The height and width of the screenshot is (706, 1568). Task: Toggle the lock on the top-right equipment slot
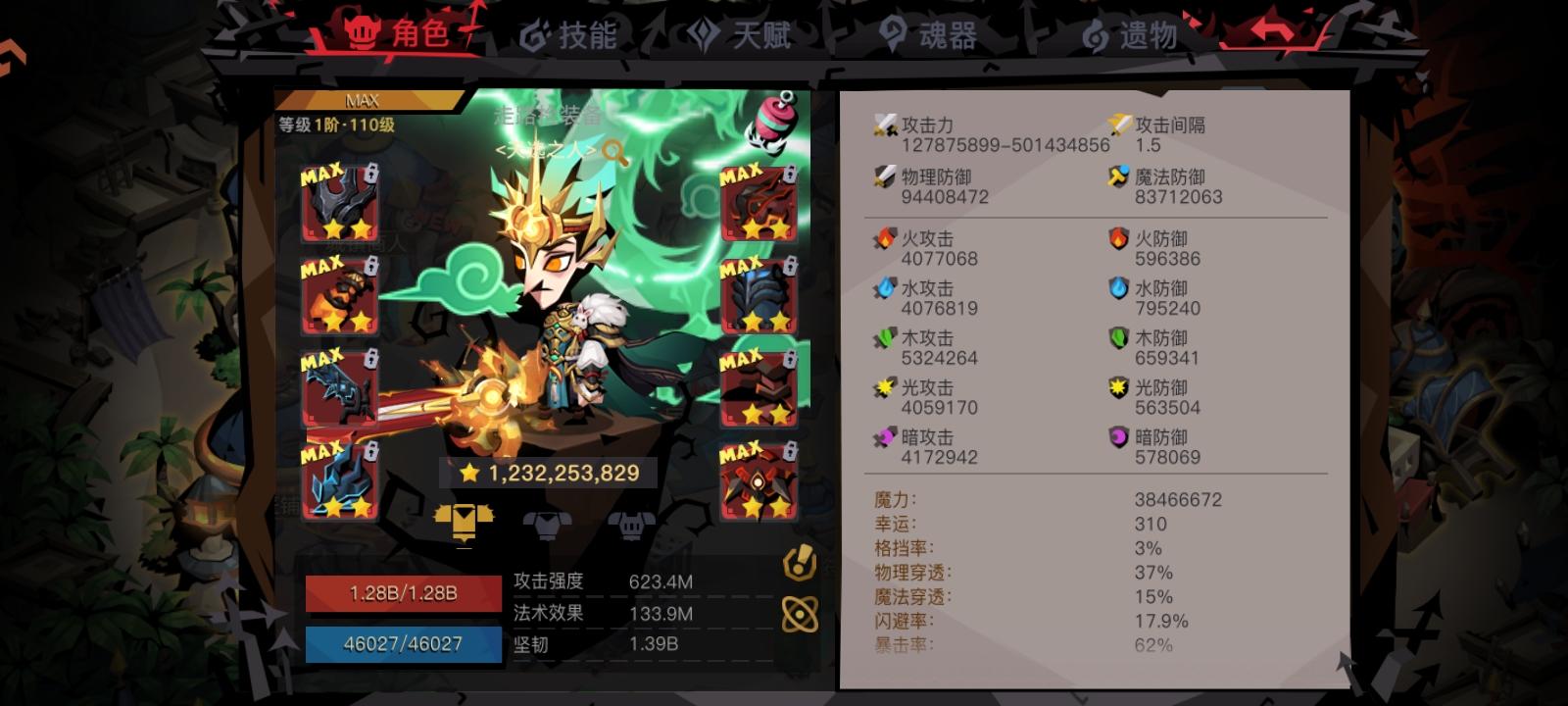point(792,175)
